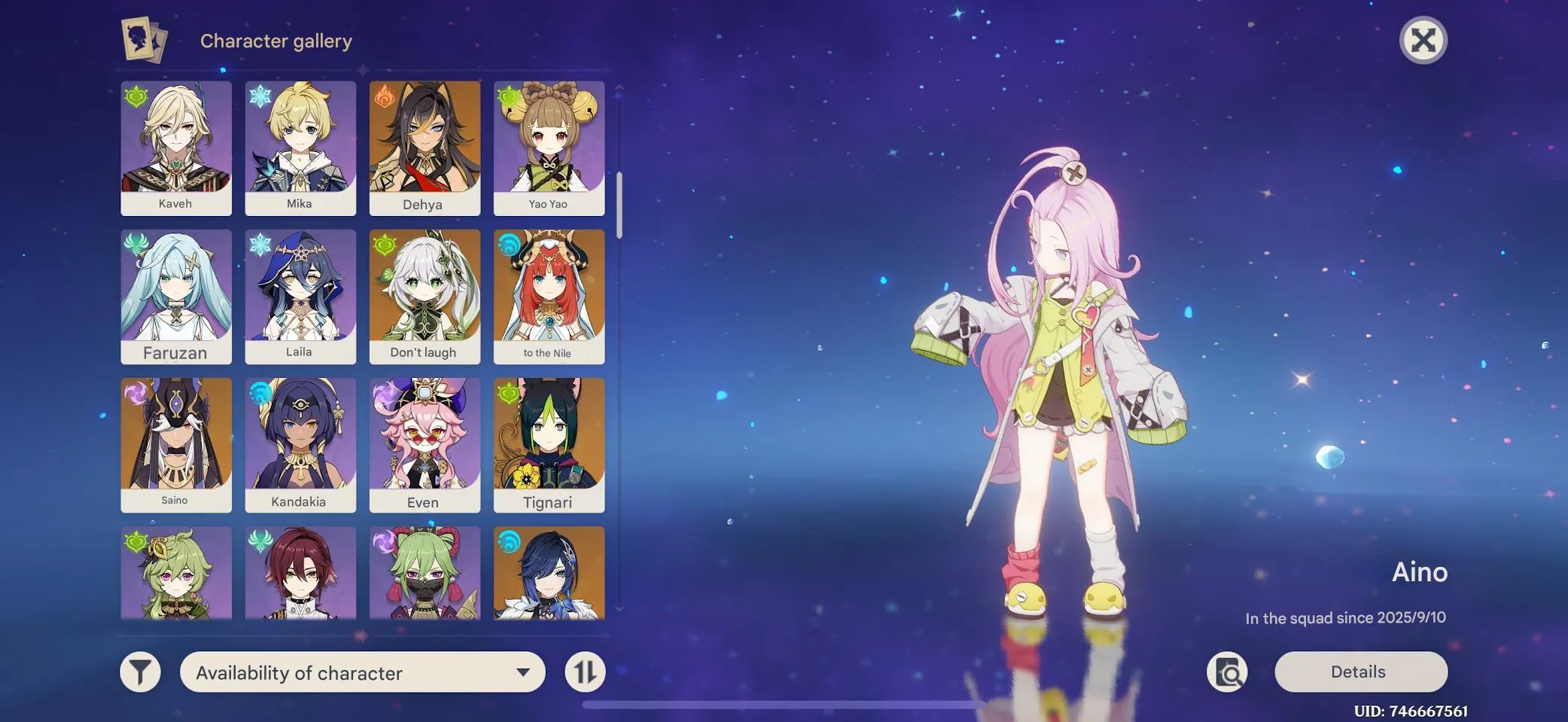Select the Tignari thumbnail
This screenshot has width=1568, height=722.
[550, 443]
